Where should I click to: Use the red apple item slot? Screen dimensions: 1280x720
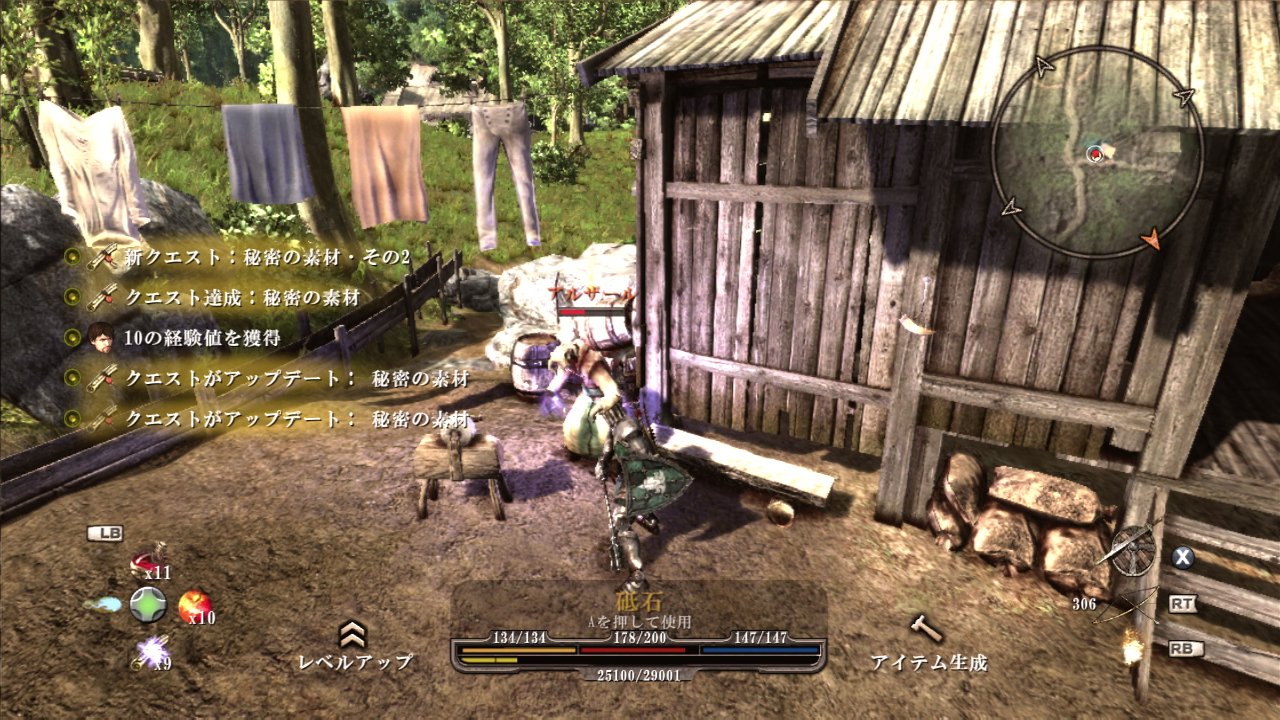[194, 604]
